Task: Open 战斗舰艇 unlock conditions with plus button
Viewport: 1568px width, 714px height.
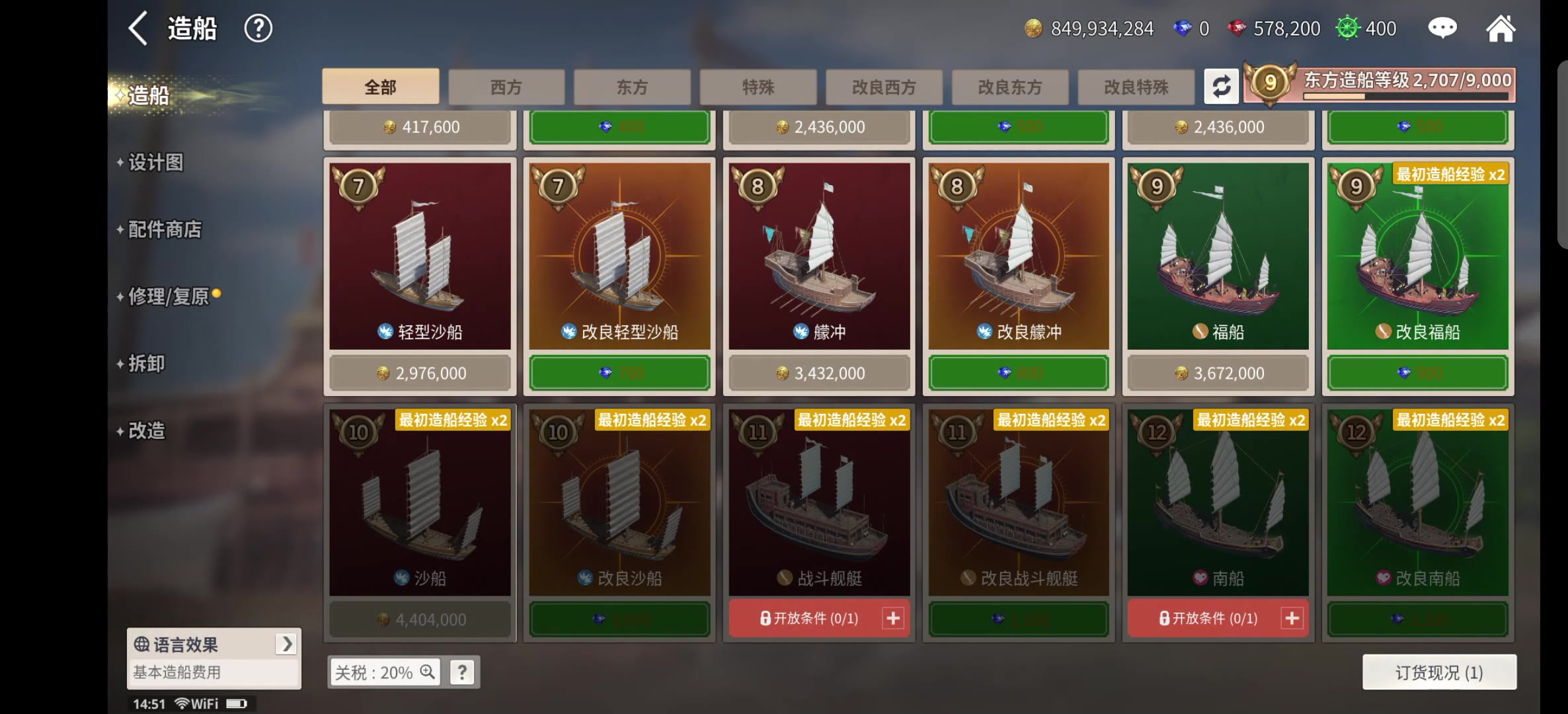Action: click(x=894, y=618)
